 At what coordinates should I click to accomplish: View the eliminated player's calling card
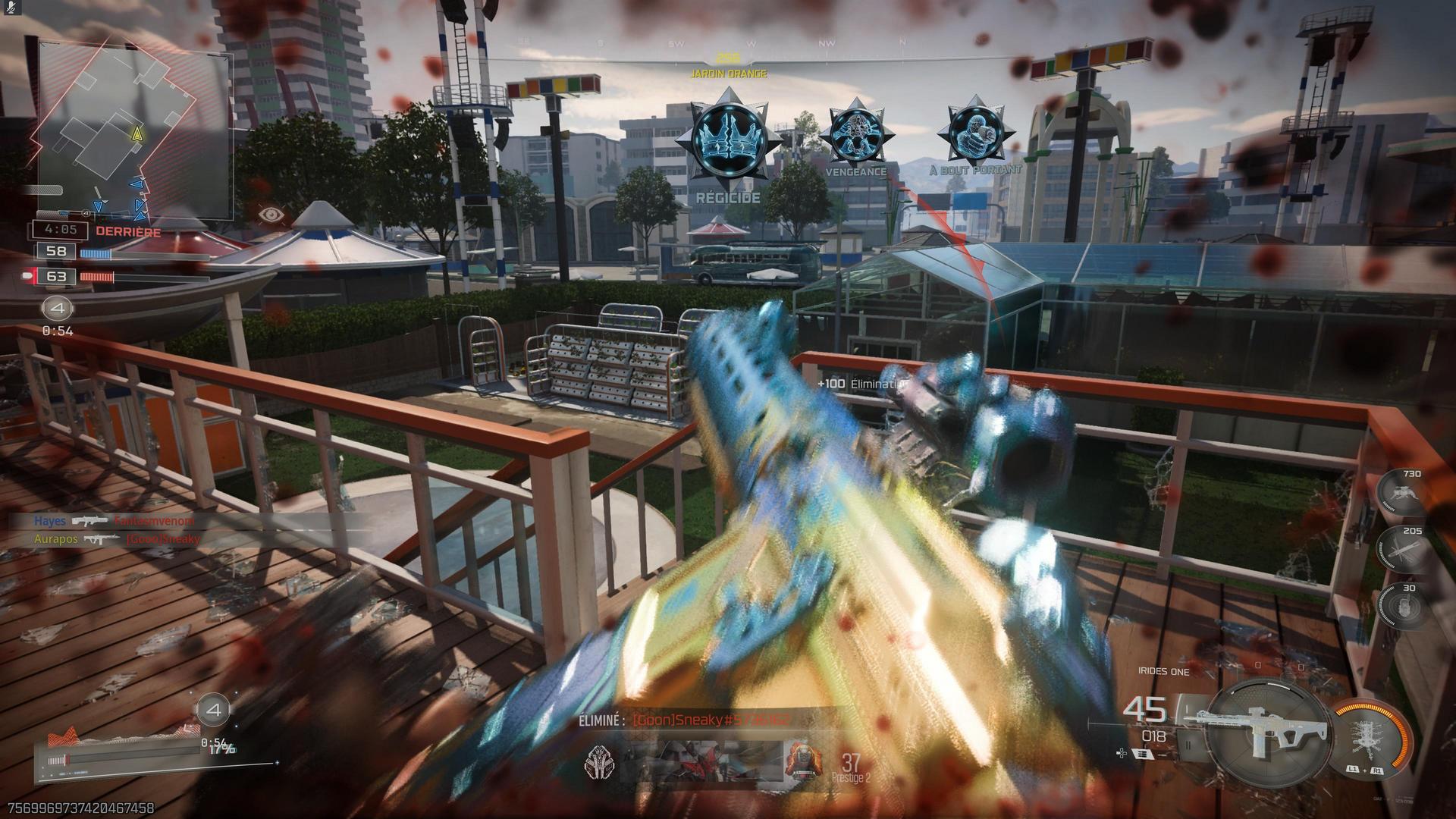click(x=701, y=761)
